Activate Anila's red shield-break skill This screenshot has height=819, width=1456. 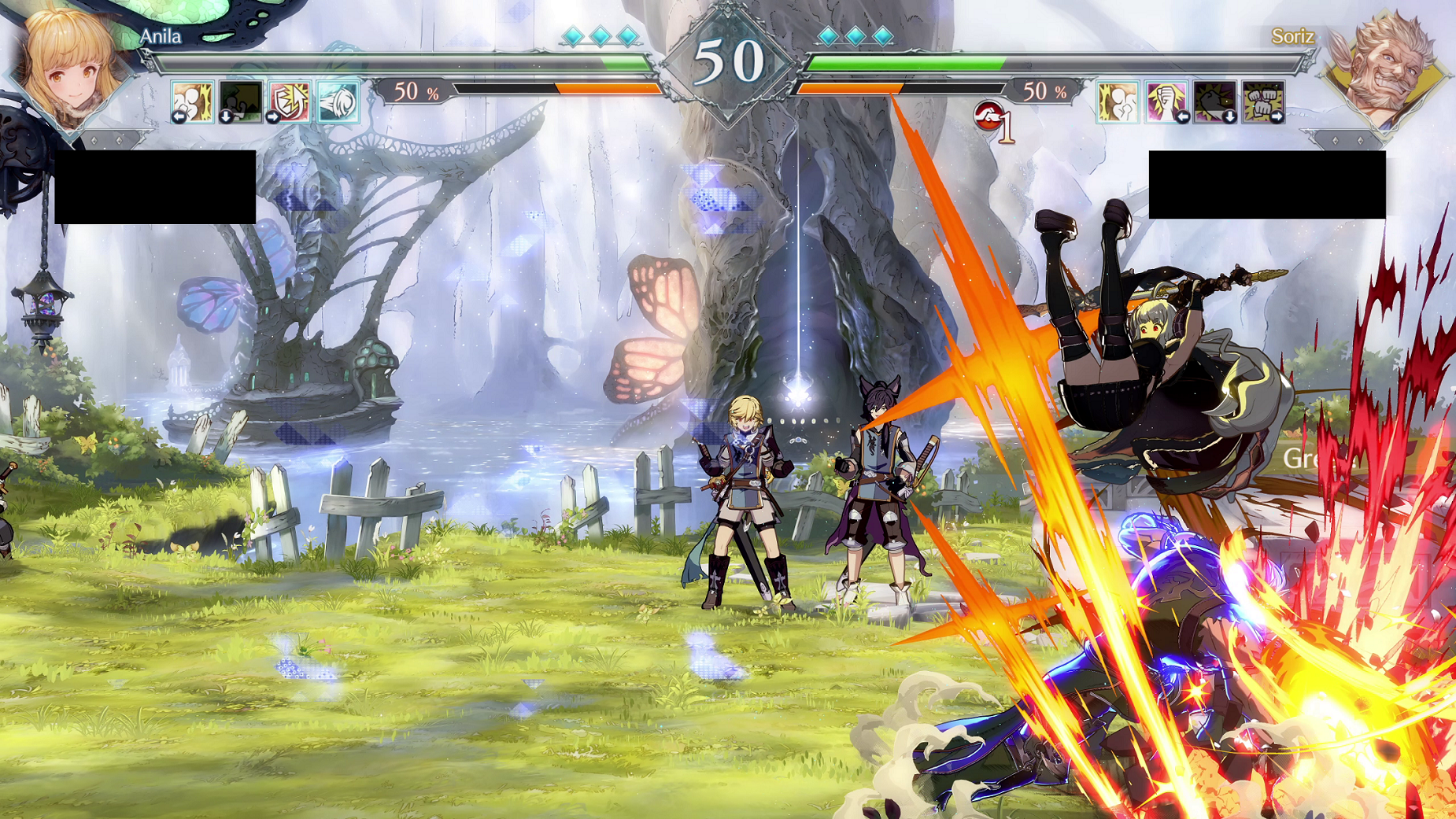pyautogui.click(x=289, y=101)
